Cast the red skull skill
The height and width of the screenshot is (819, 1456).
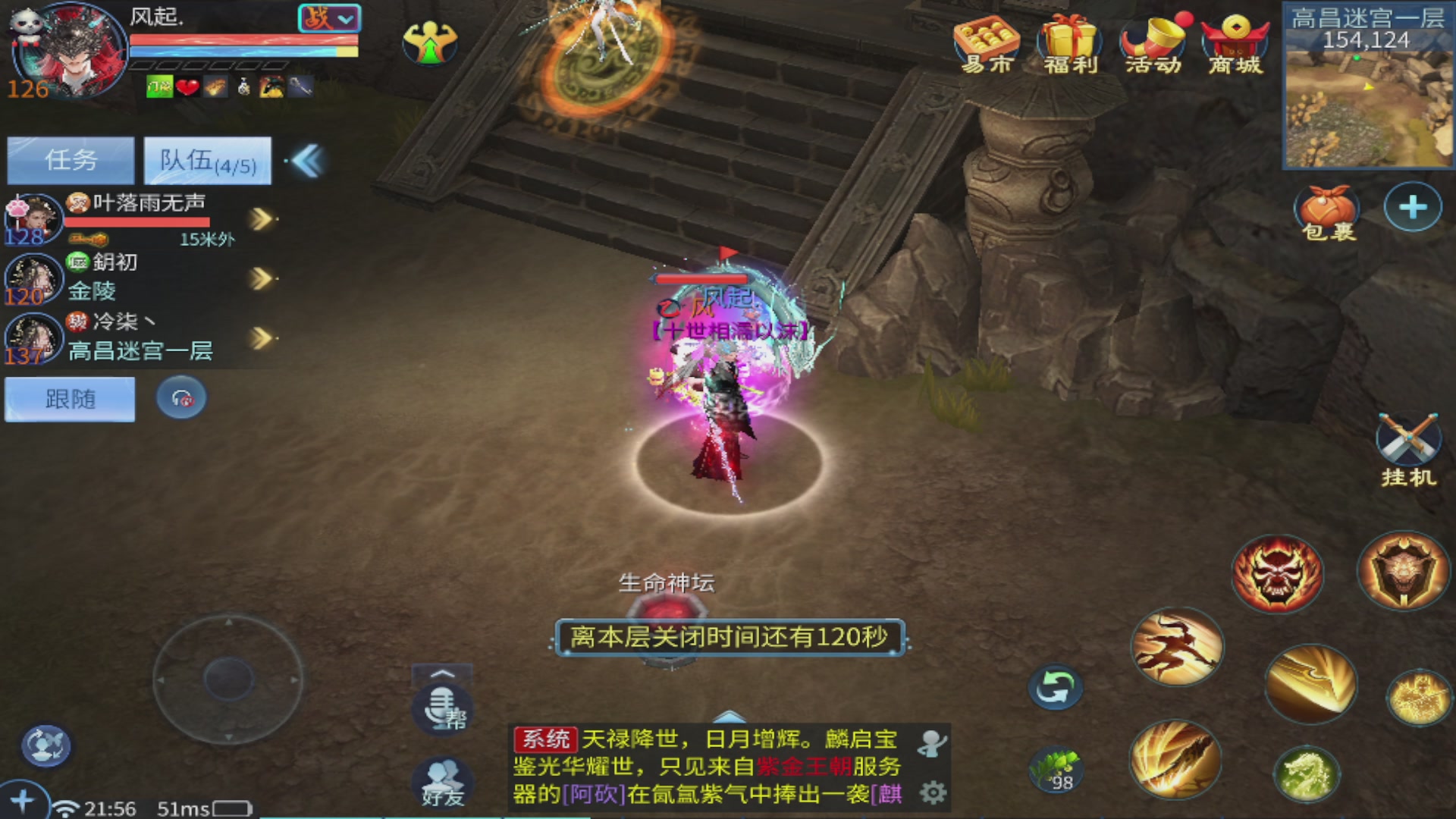click(x=1277, y=573)
